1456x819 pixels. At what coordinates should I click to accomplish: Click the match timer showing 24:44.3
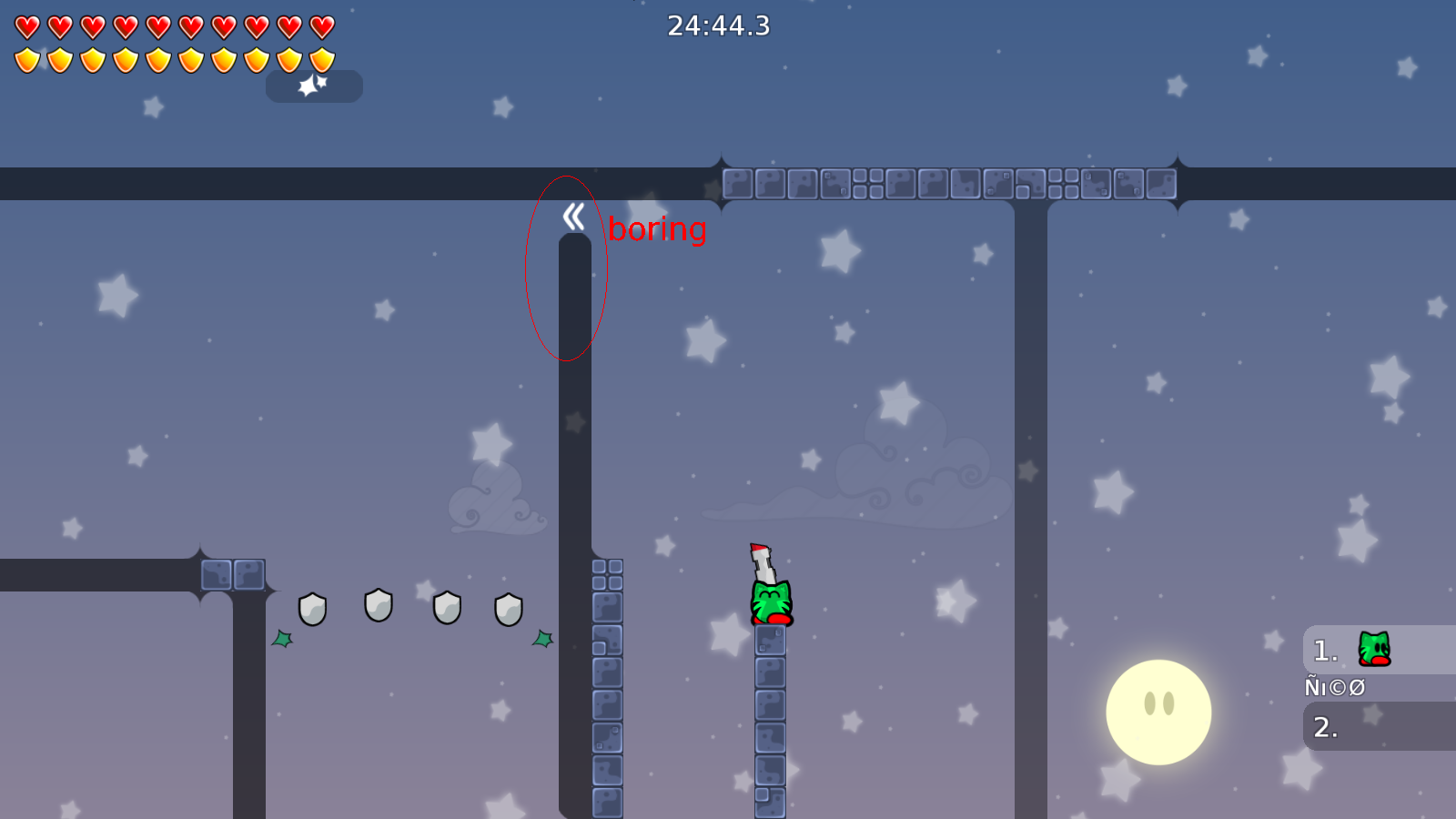point(718,27)
